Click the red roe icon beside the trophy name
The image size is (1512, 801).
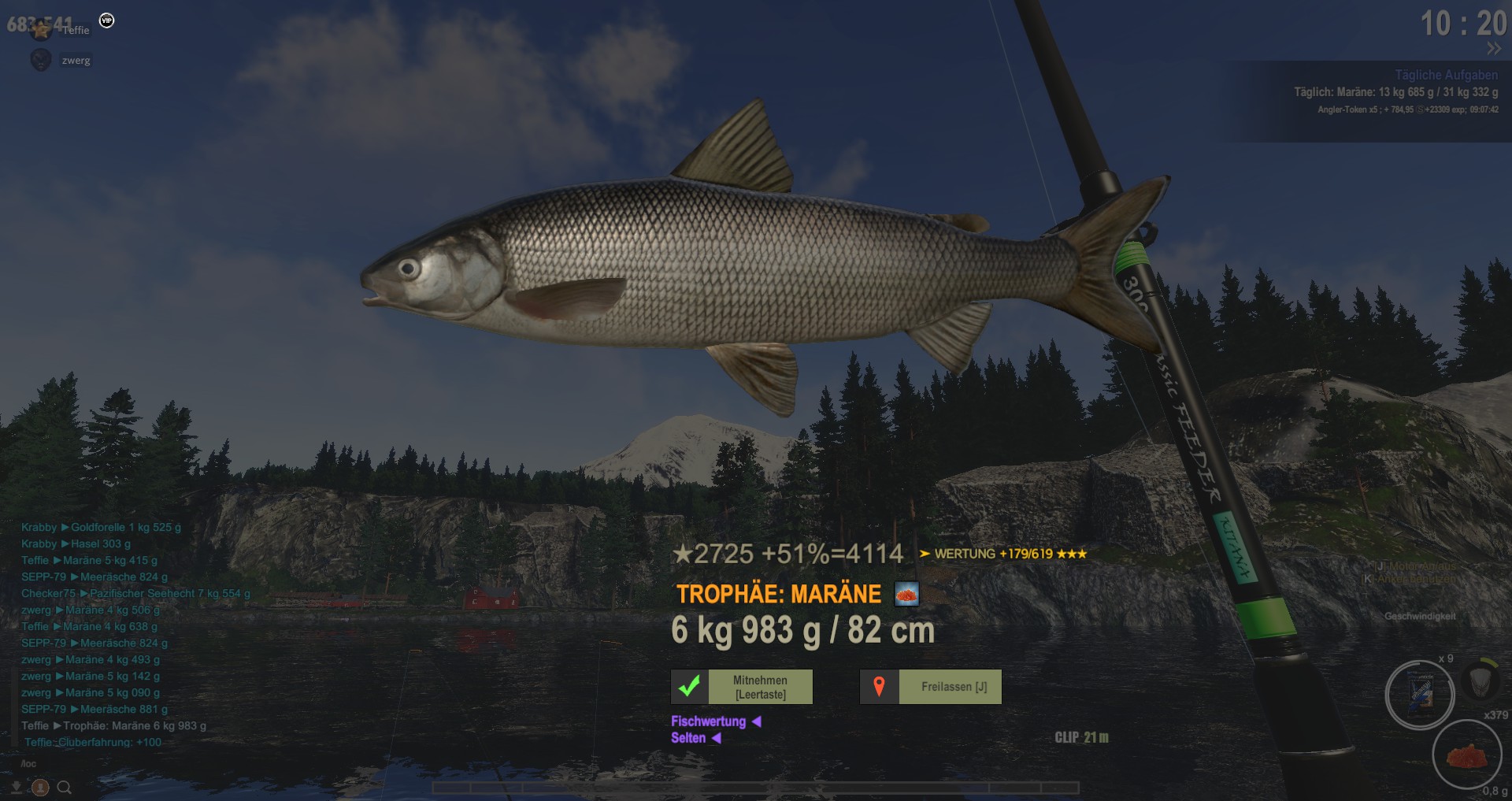click(906, 594)
